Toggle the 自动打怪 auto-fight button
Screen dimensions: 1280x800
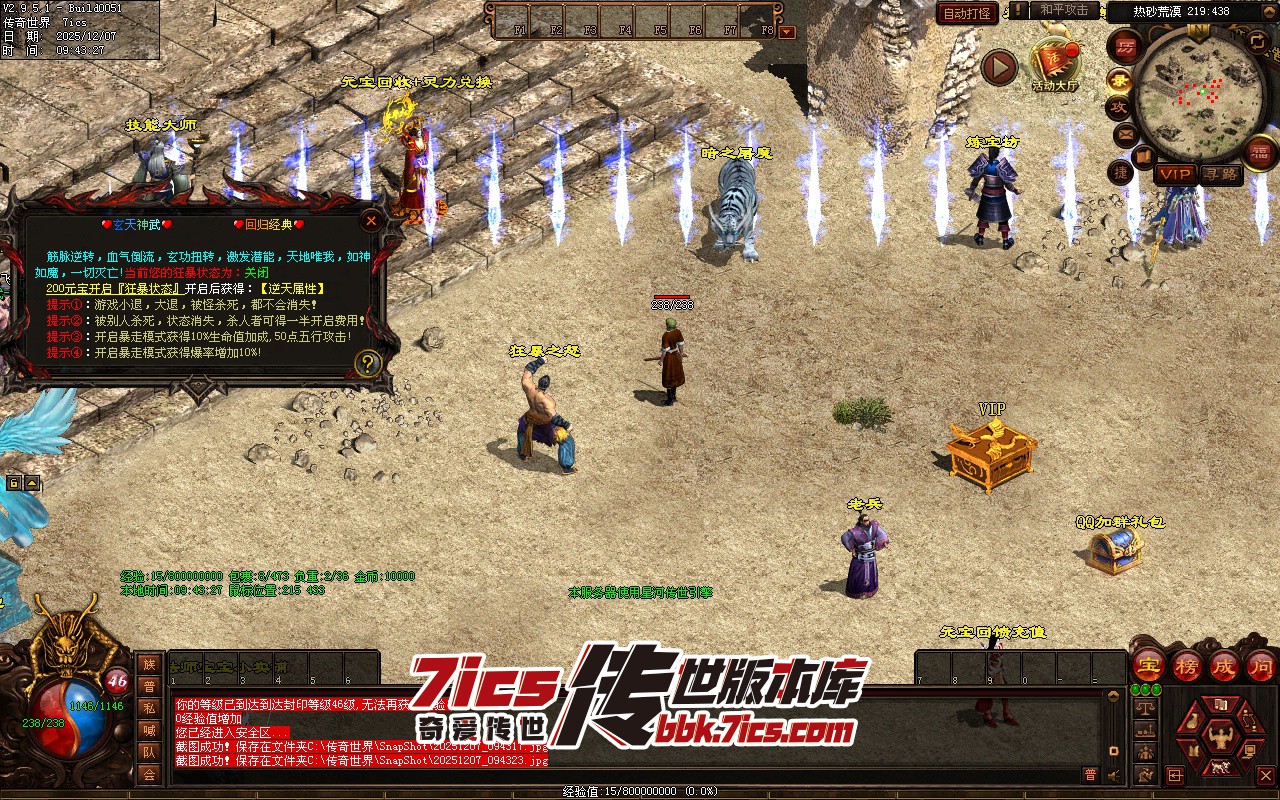pos(968,13)
